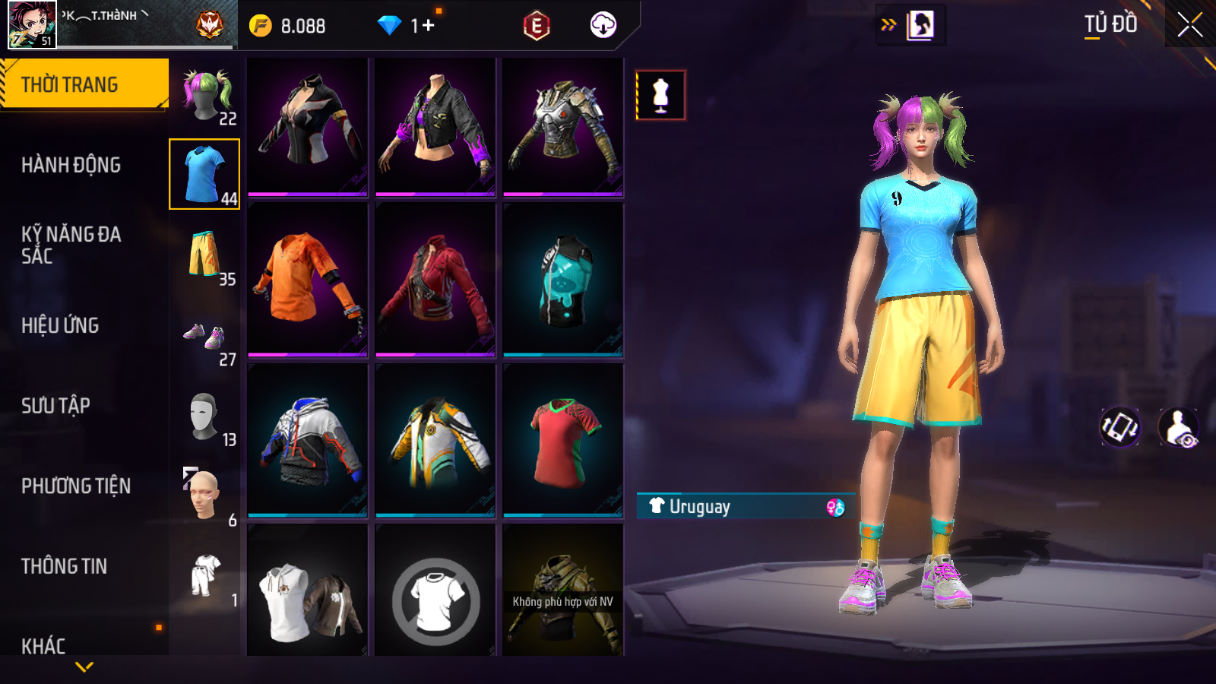The height and width of the screenshot is (684, 1216).
Task: Close the wardrobe screen with the X
Action: (1189, 25)
